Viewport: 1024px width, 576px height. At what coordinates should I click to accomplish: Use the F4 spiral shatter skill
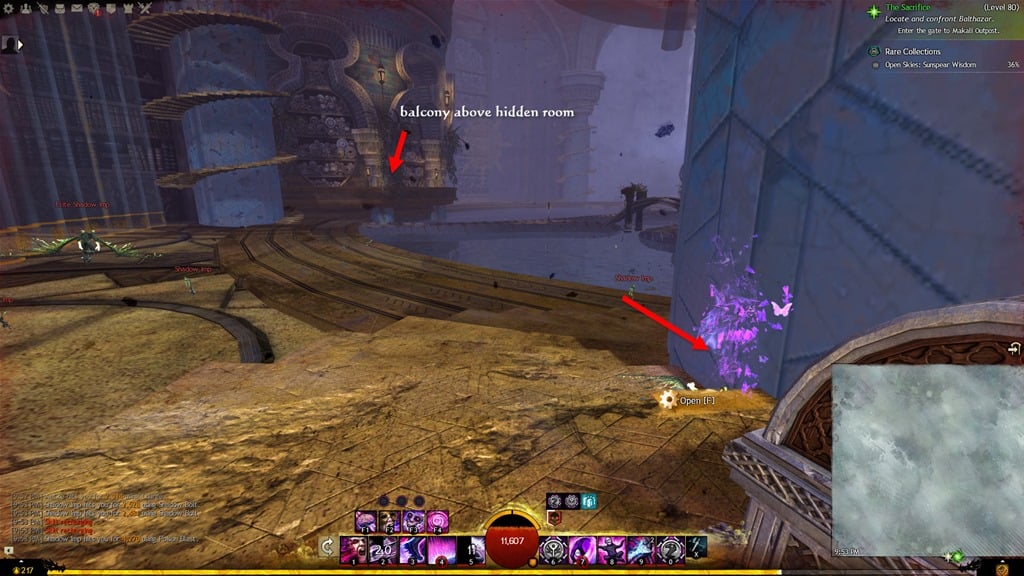438,521
